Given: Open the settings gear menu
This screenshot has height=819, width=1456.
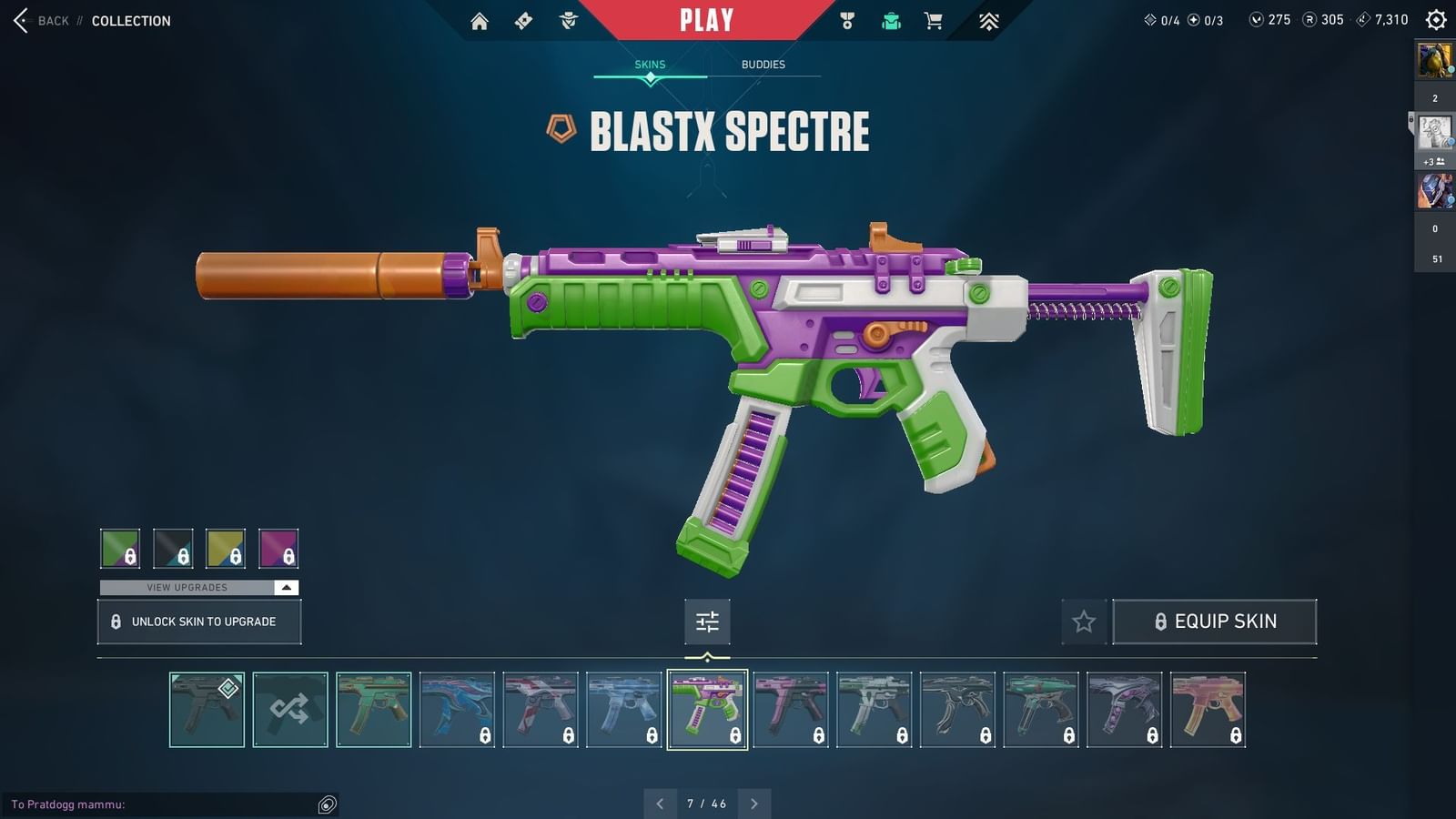Looking at the screenshot, I should pos(1434,19).
